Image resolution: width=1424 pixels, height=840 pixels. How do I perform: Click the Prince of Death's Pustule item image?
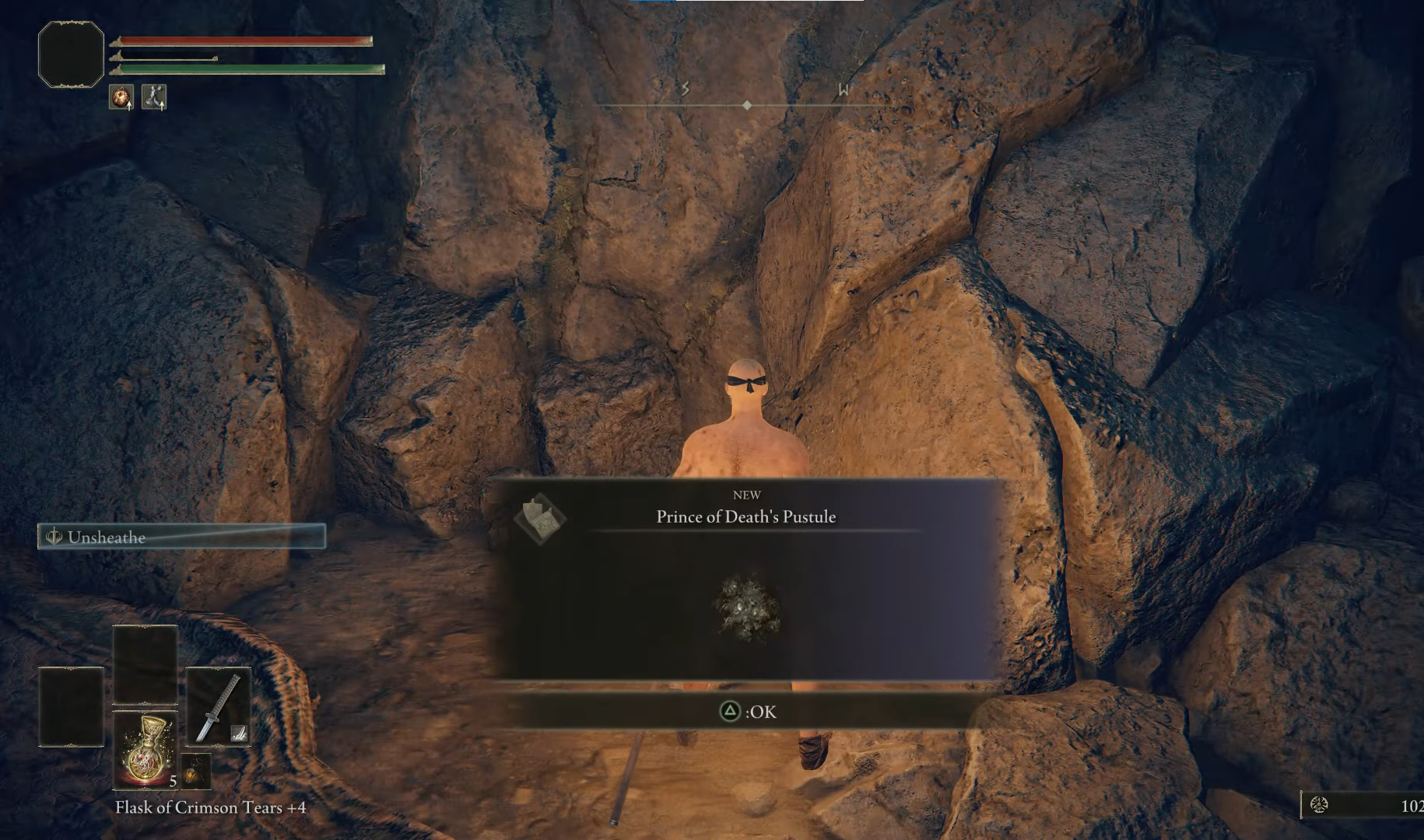pos(747,608)
